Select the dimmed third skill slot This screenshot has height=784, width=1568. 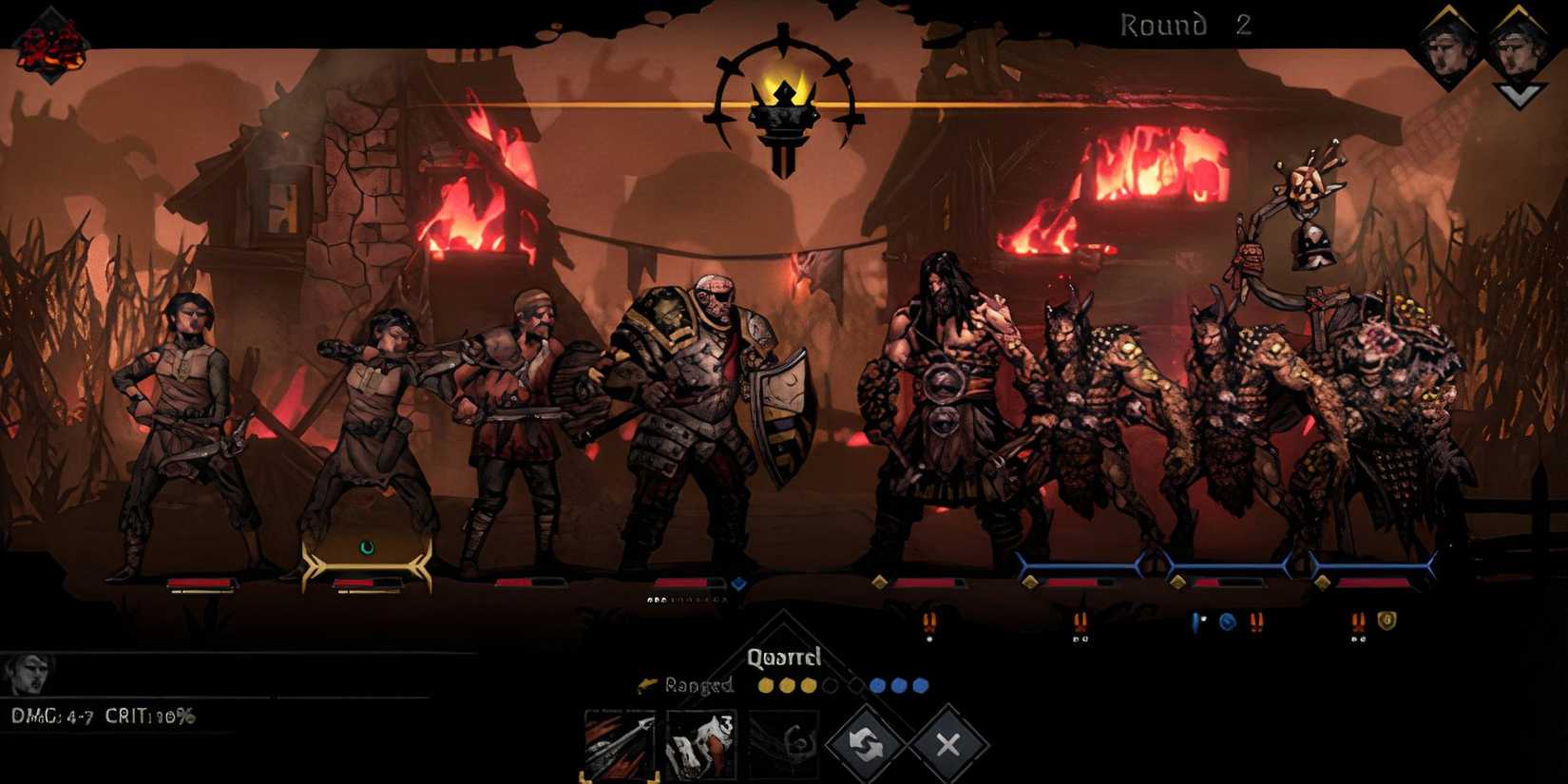pos(783,744)
